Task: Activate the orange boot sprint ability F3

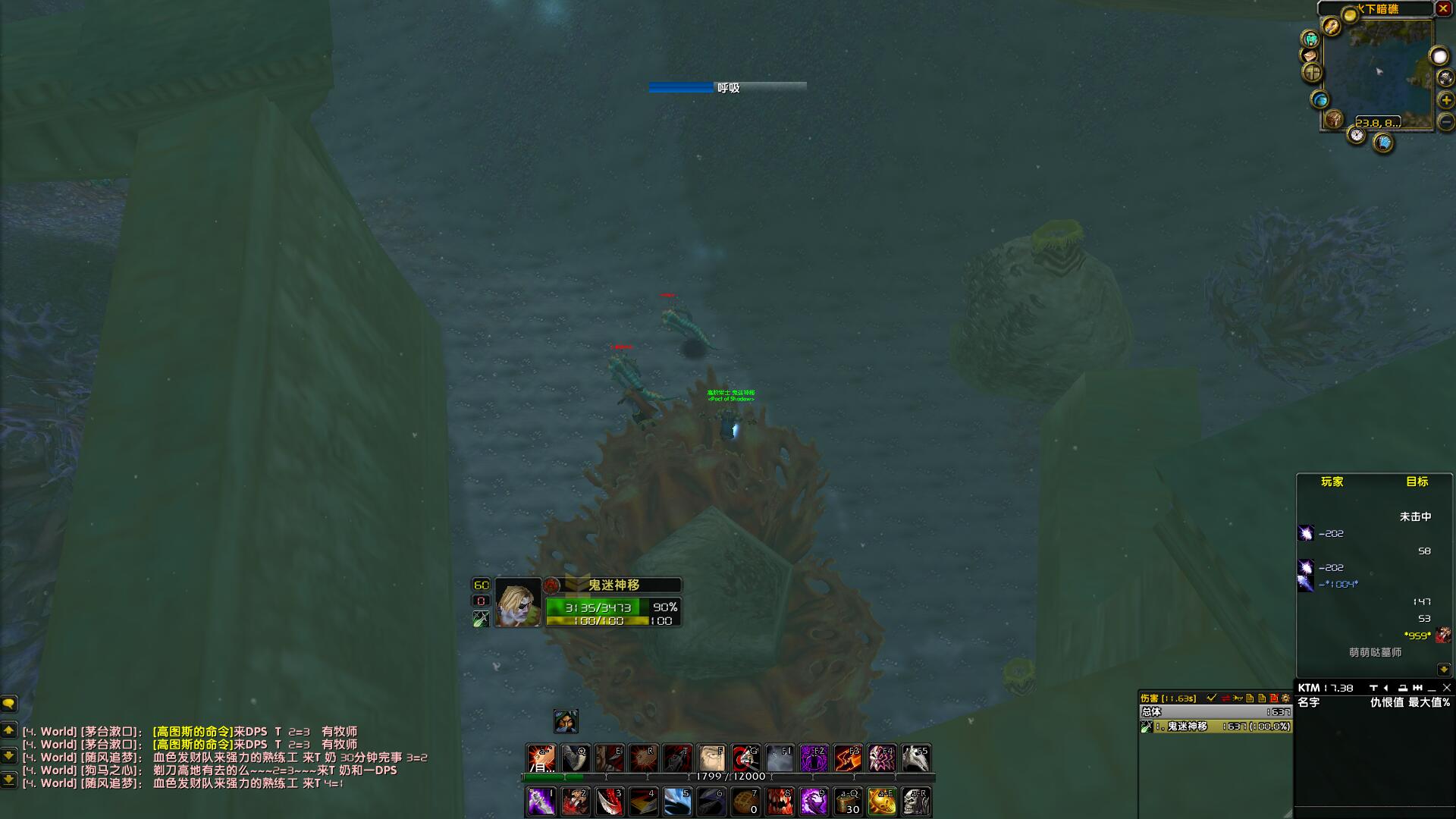Action: [848, 758]
